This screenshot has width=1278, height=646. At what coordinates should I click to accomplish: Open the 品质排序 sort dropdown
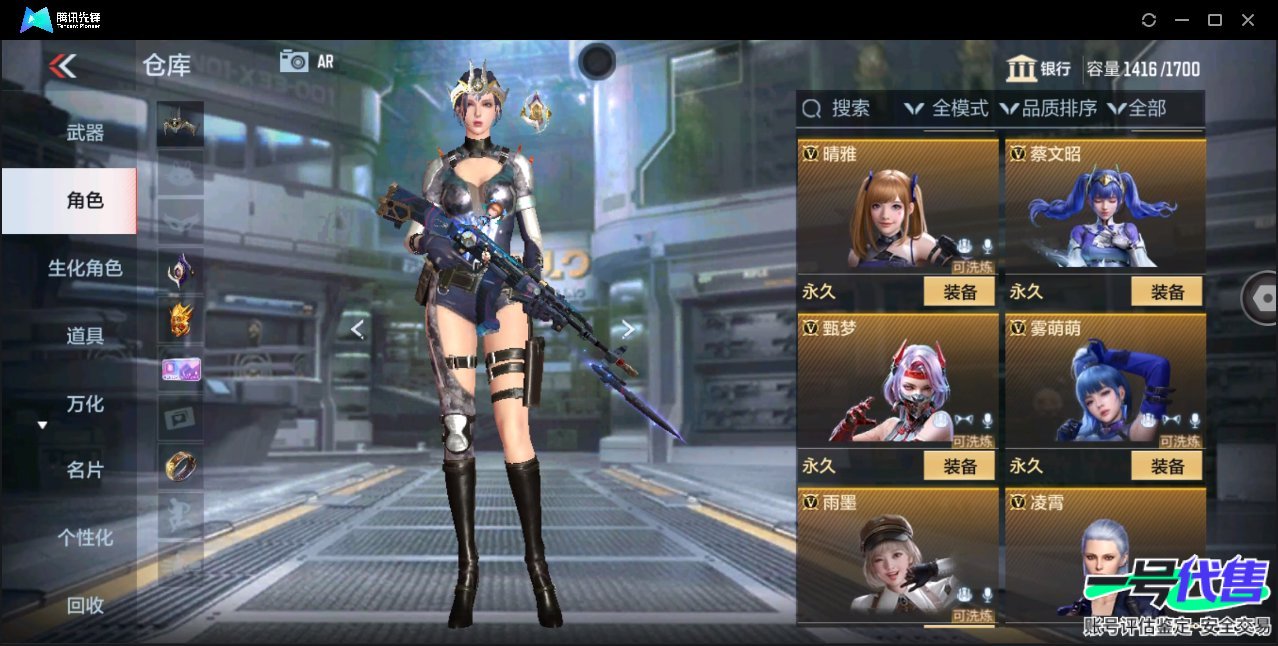1049,108
